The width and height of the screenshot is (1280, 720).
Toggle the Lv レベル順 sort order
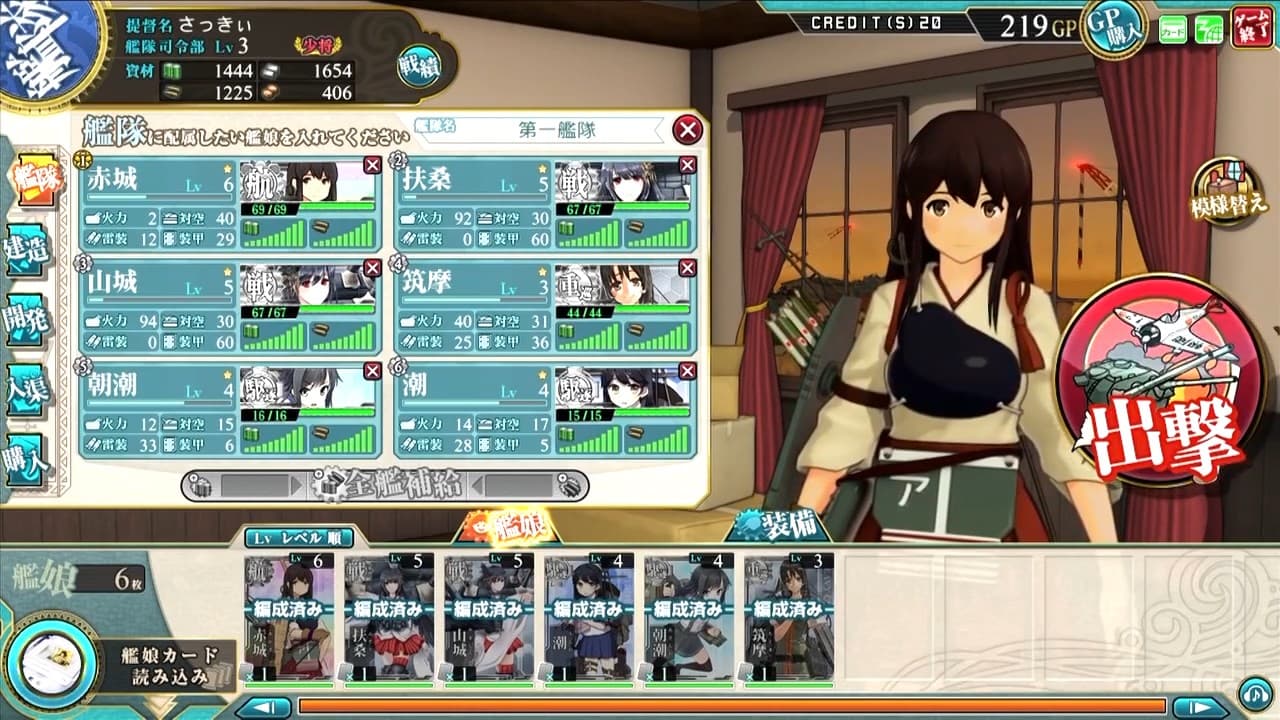point(300,537)
